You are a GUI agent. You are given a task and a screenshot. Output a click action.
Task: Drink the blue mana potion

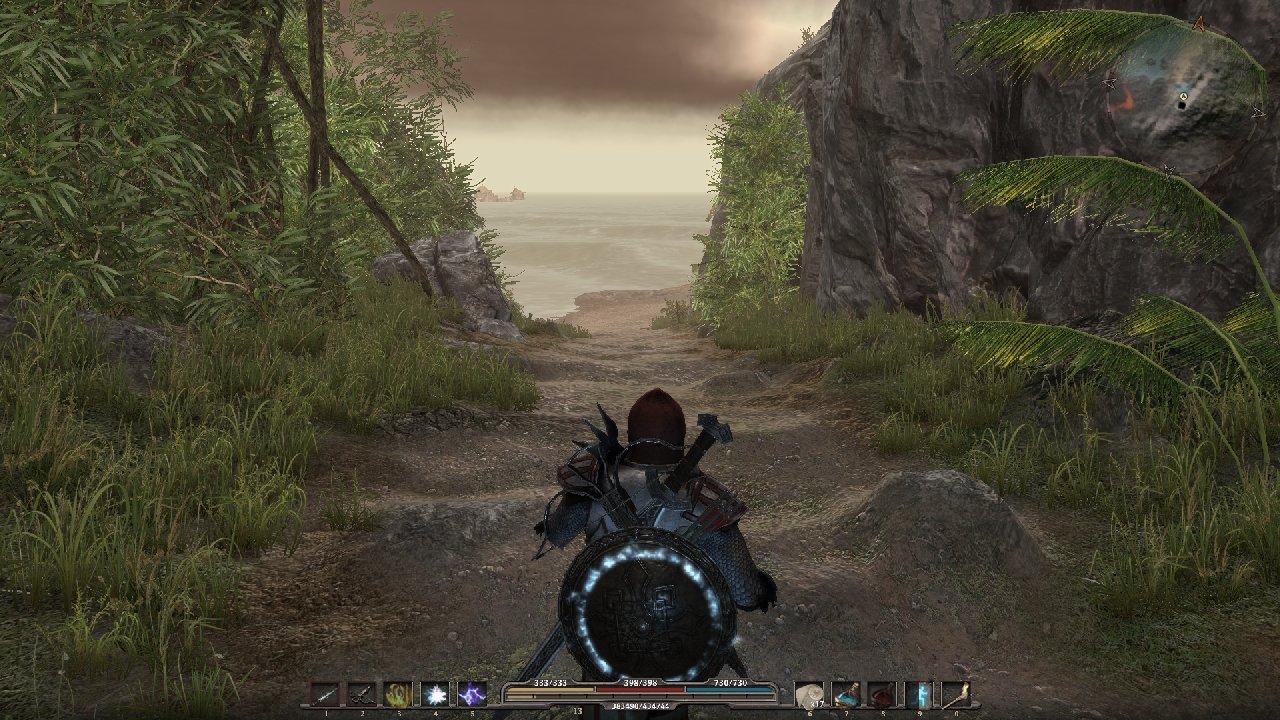tap(846, 694)
